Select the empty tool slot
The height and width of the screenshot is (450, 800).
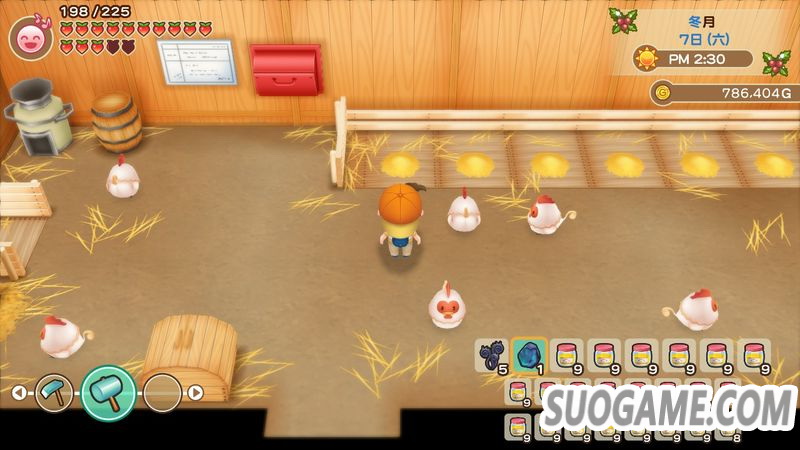click(x=162, y=393)
